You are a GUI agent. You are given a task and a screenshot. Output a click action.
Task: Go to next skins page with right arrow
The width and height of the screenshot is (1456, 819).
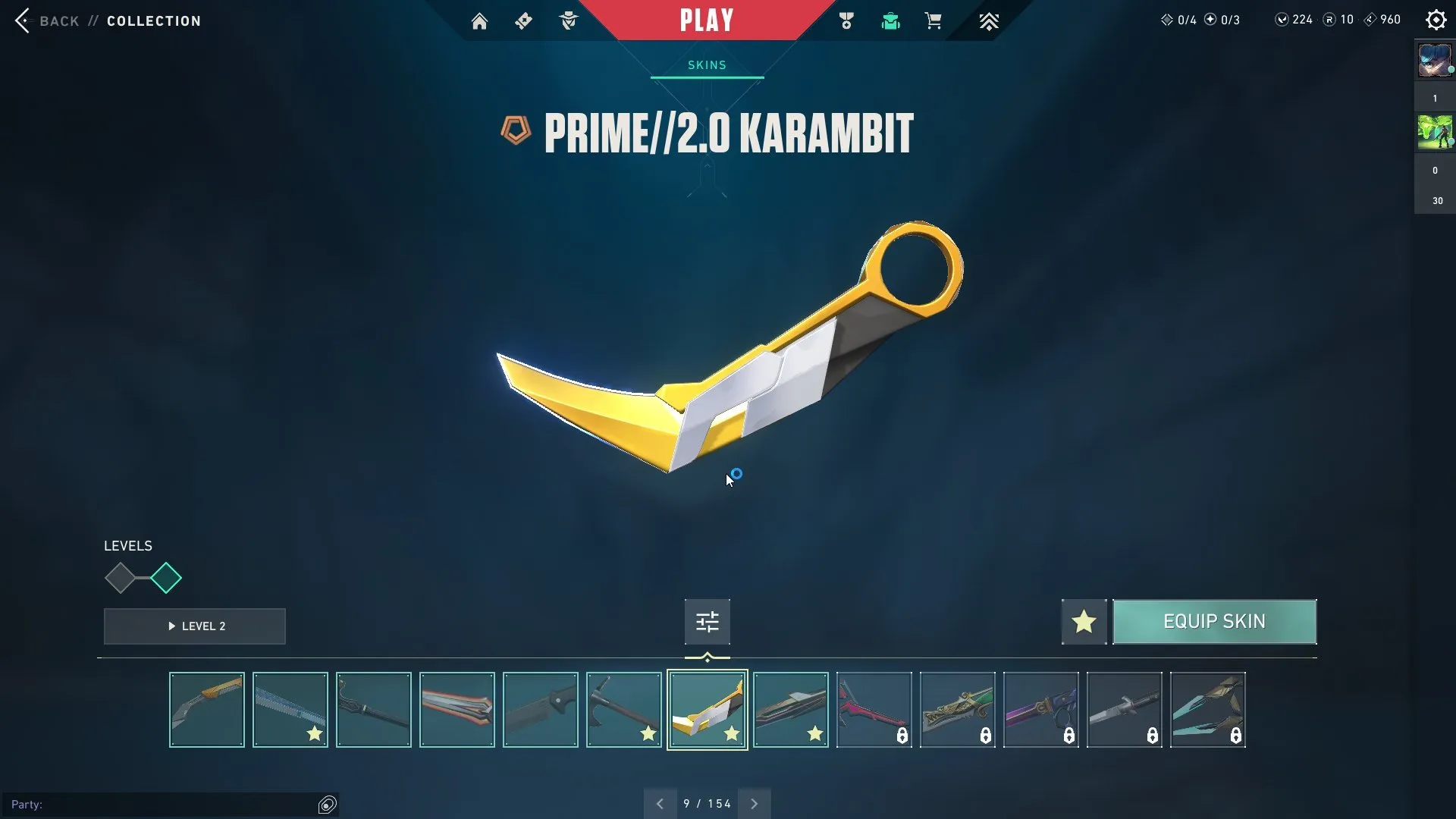pos(755,803)
